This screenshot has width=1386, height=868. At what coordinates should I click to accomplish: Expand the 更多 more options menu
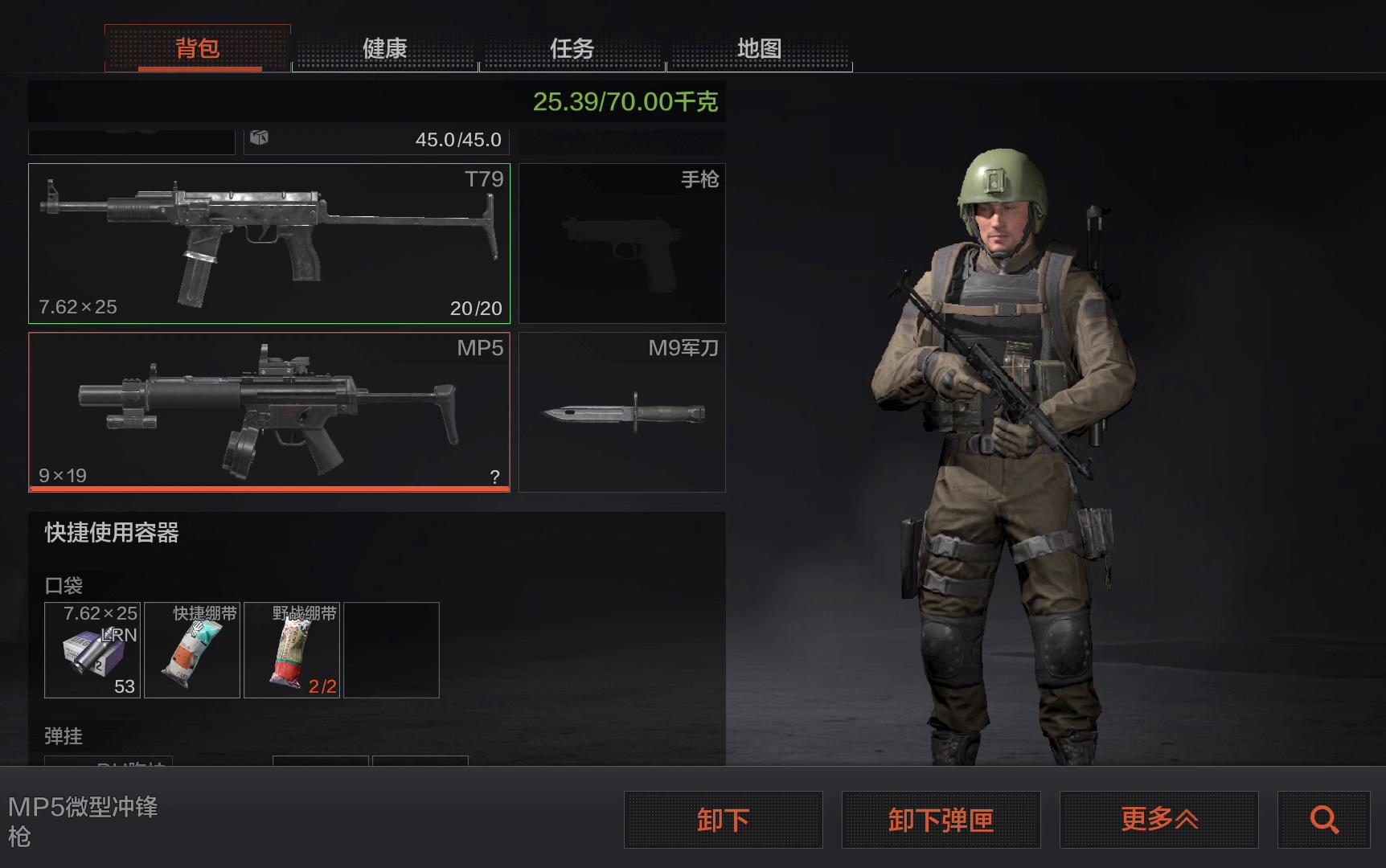tap(1159, 820)
